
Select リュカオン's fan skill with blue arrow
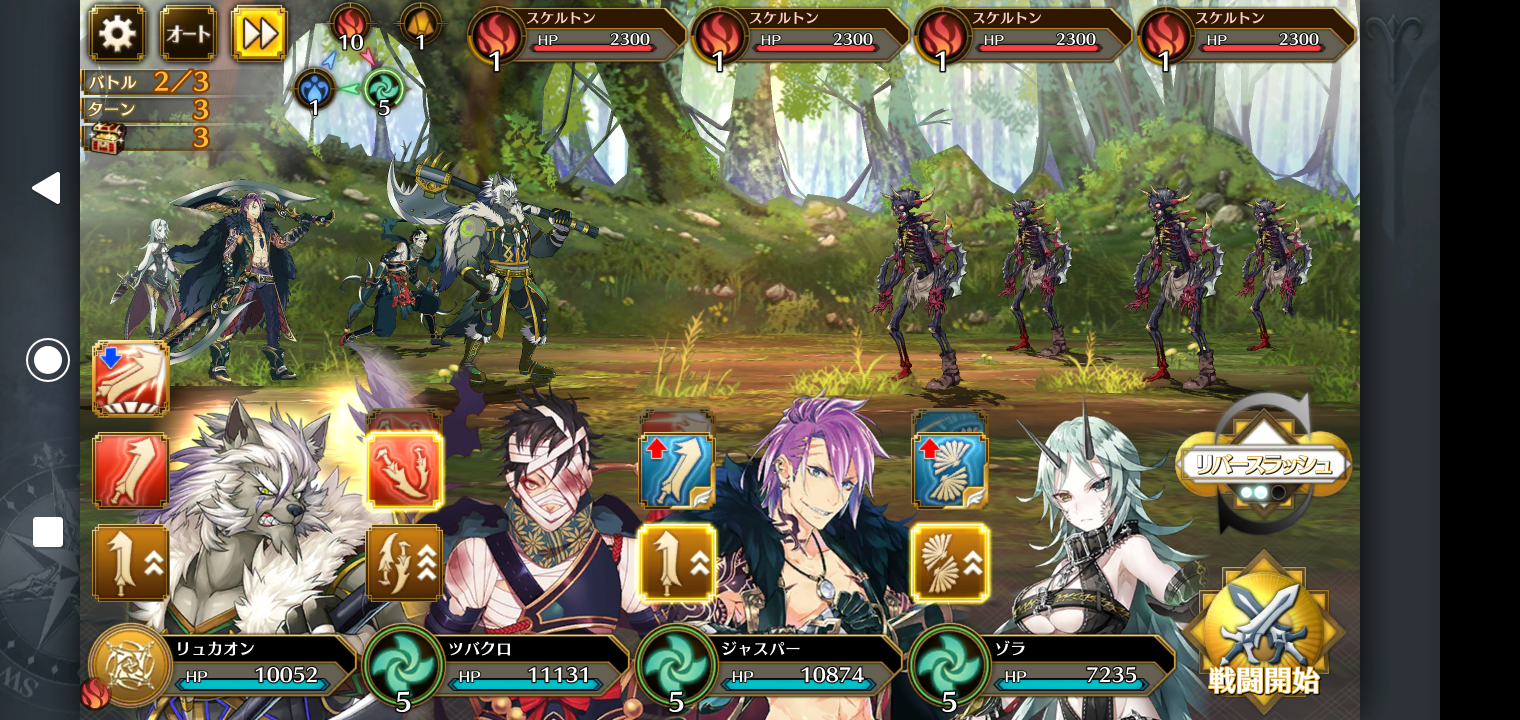point(131,379)
